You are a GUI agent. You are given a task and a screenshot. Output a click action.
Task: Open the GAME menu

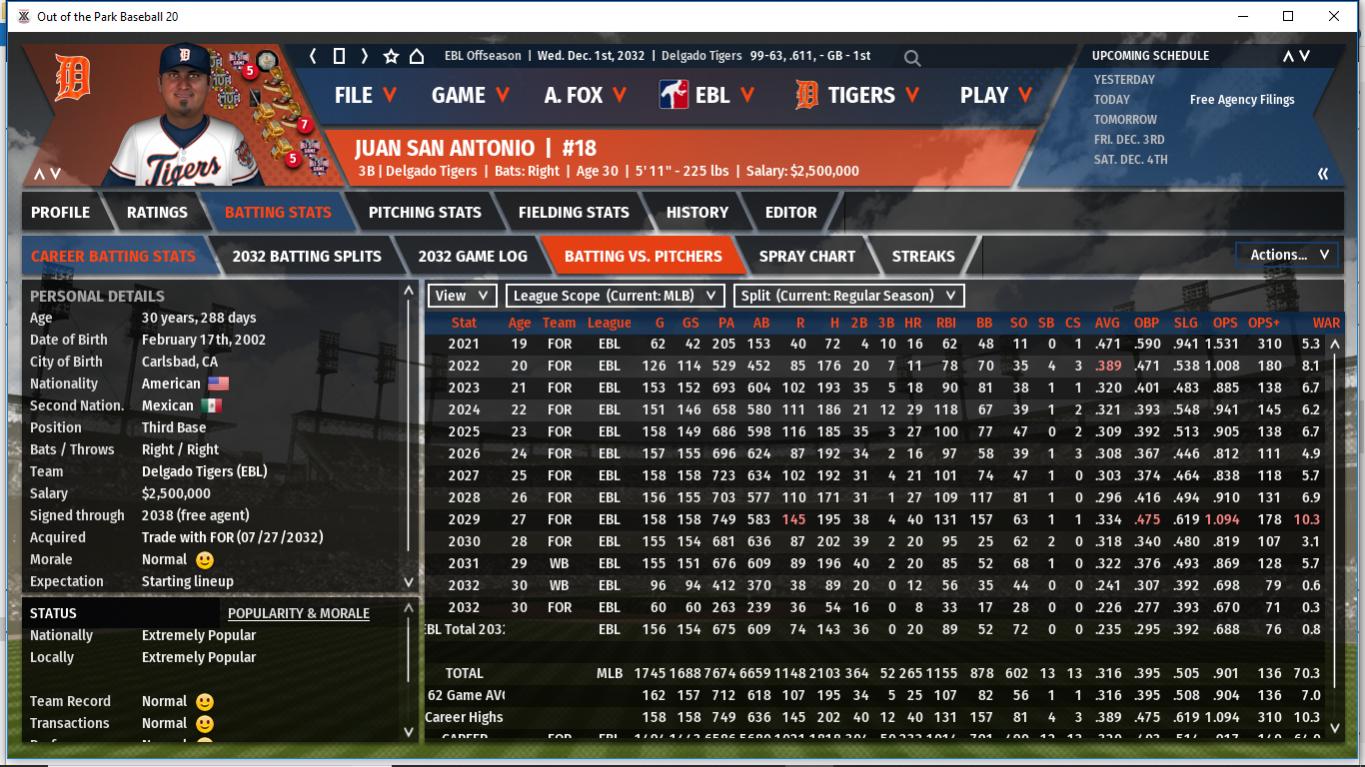[470, 95]
